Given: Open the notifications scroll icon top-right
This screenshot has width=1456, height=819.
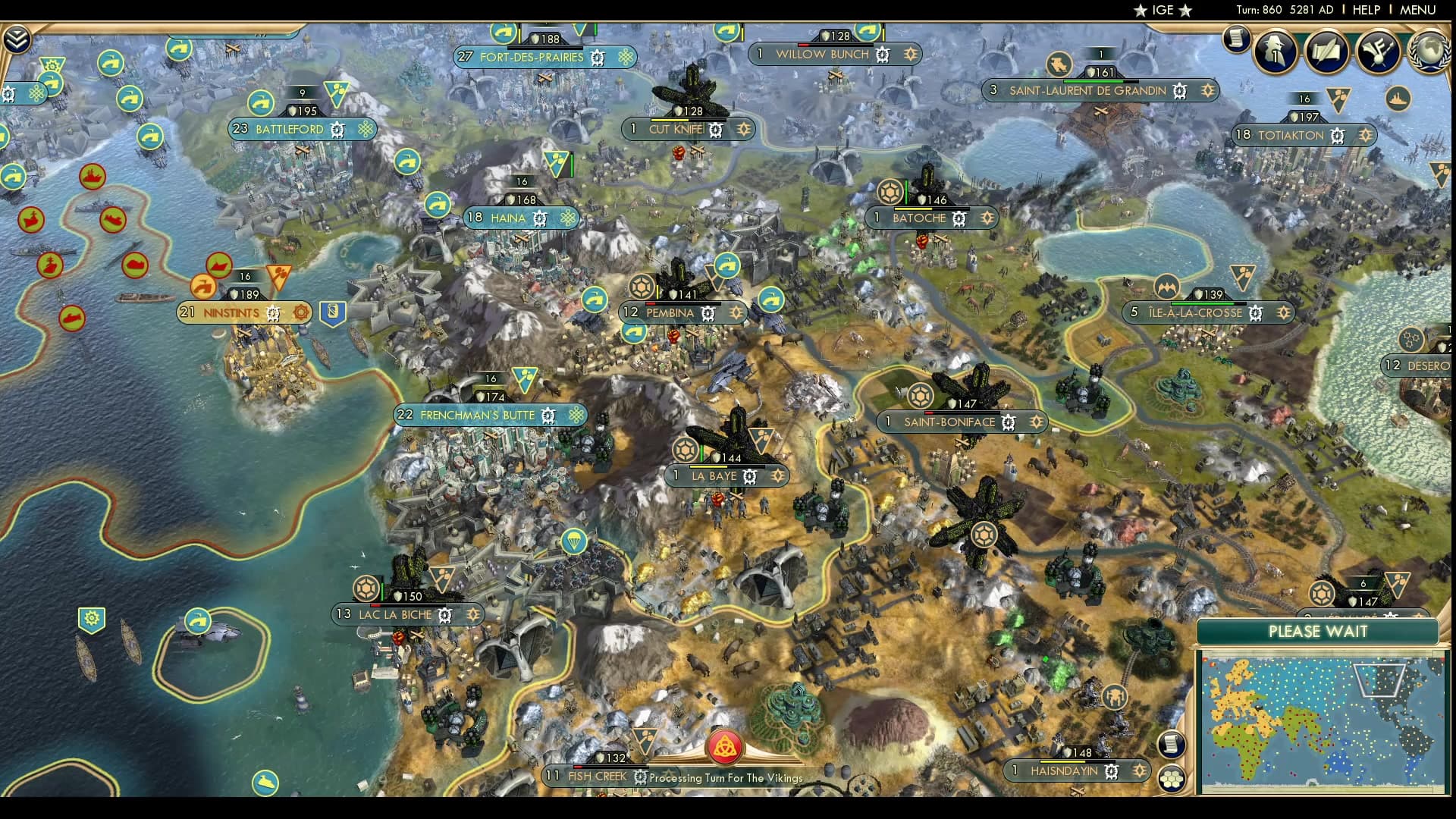Looking at the screenshot, I should [1237, 39].
